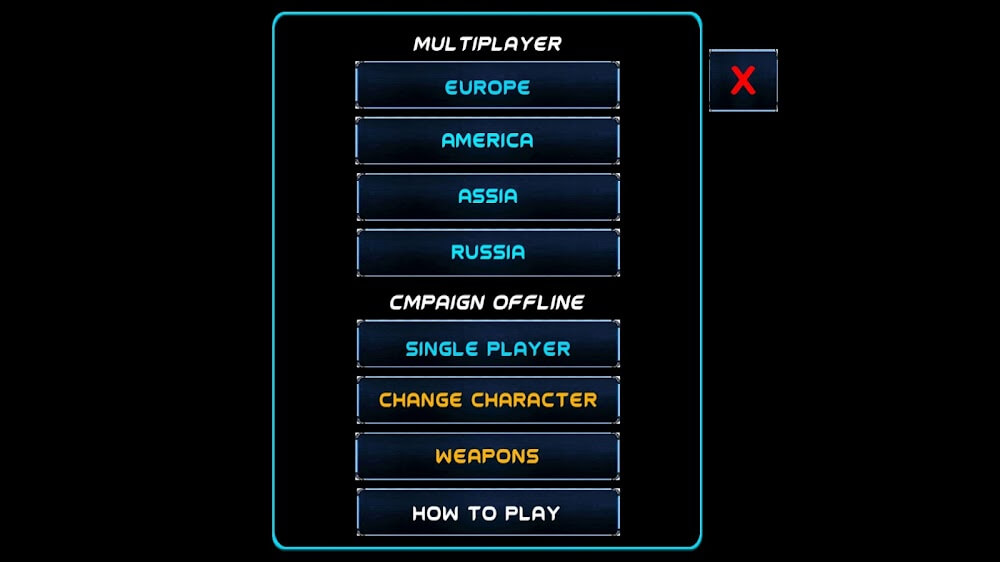The image size is (1000, 562).
Task: Open the Weapons menu
Action: click(487, 456)
